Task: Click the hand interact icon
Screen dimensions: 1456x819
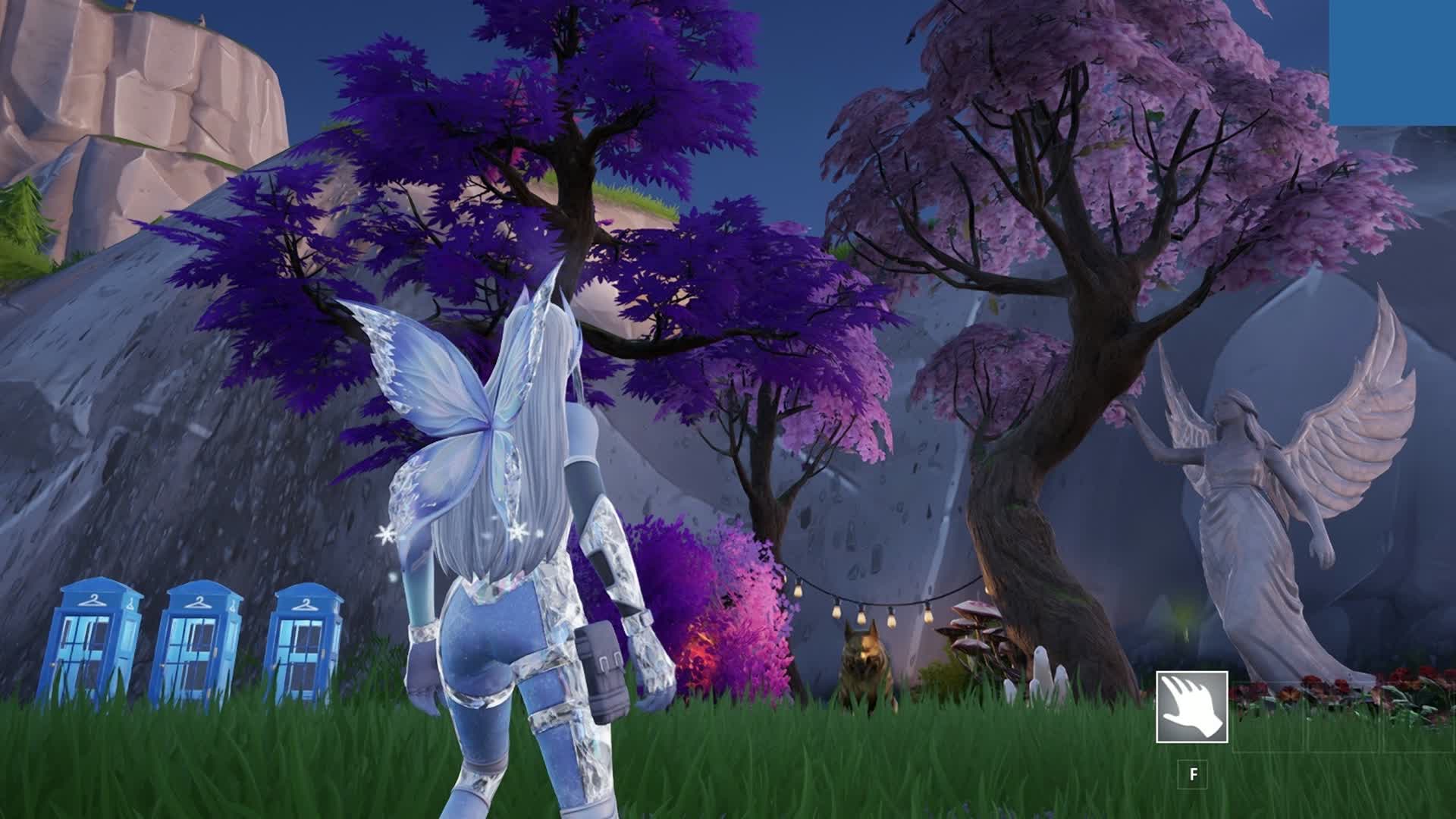Action: coord(1192,708)
